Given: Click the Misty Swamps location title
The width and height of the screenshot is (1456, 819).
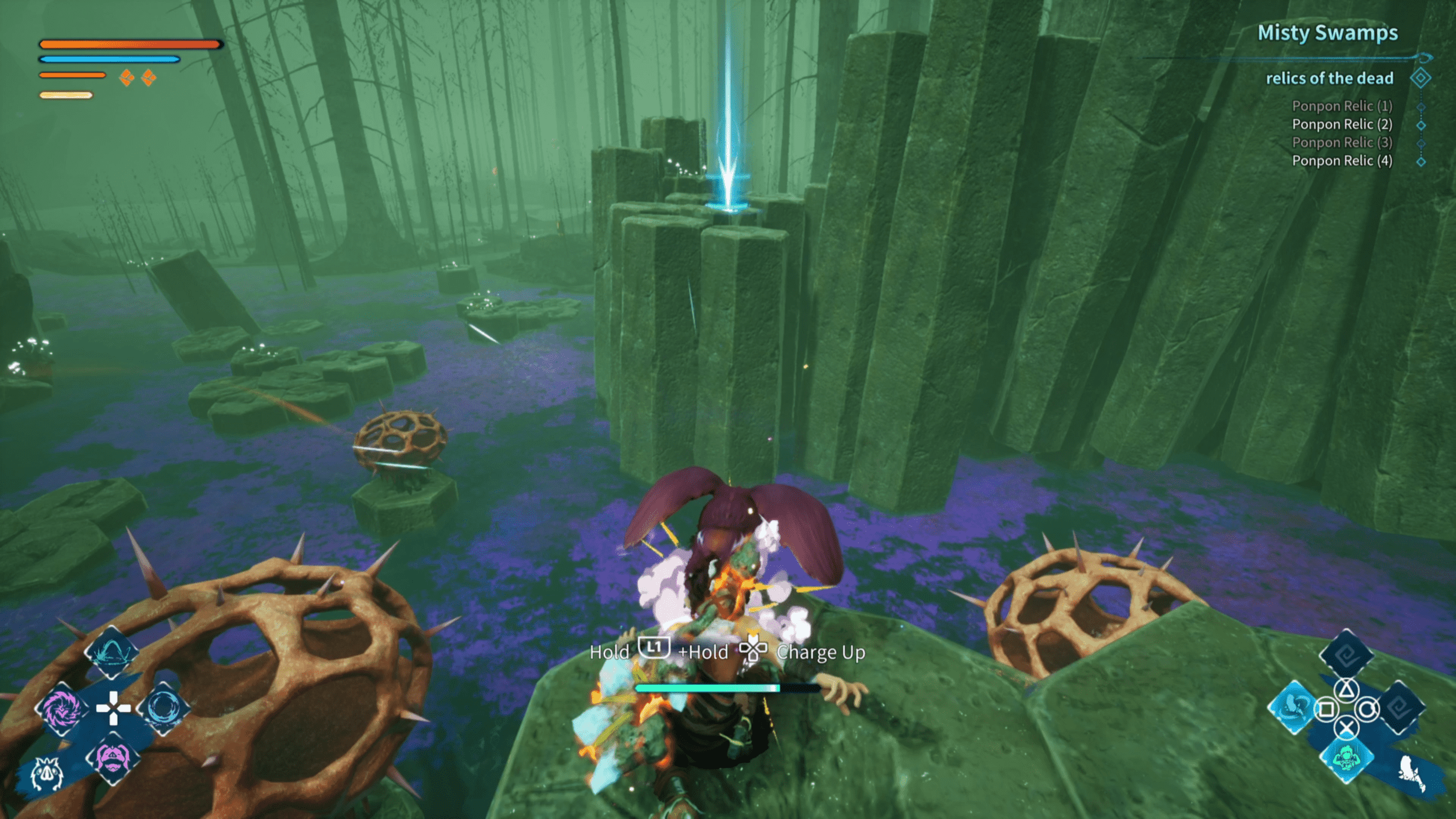Looking at the screenshot, I should point(1327,33).
